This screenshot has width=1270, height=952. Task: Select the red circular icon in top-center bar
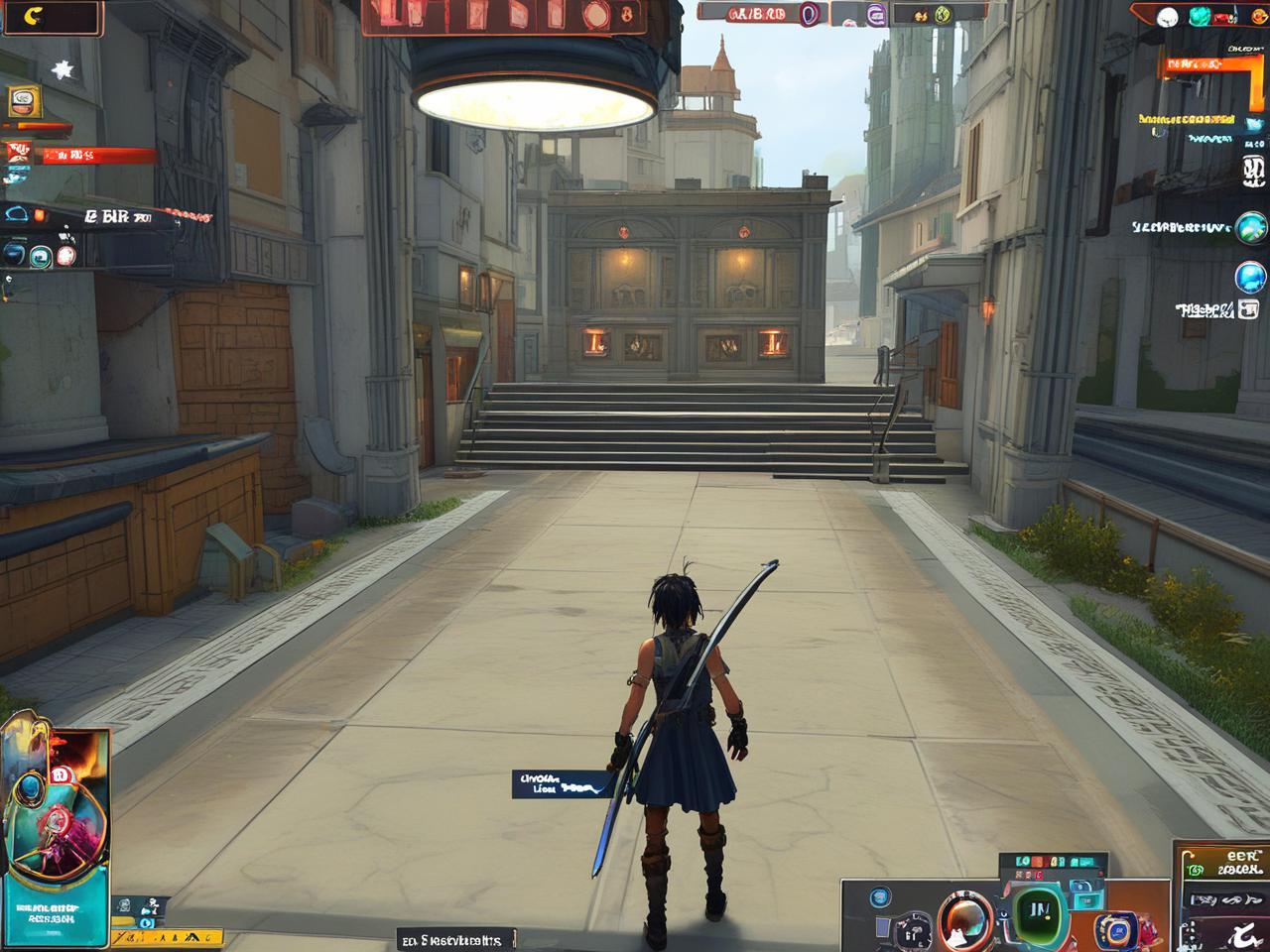point(598,14)
